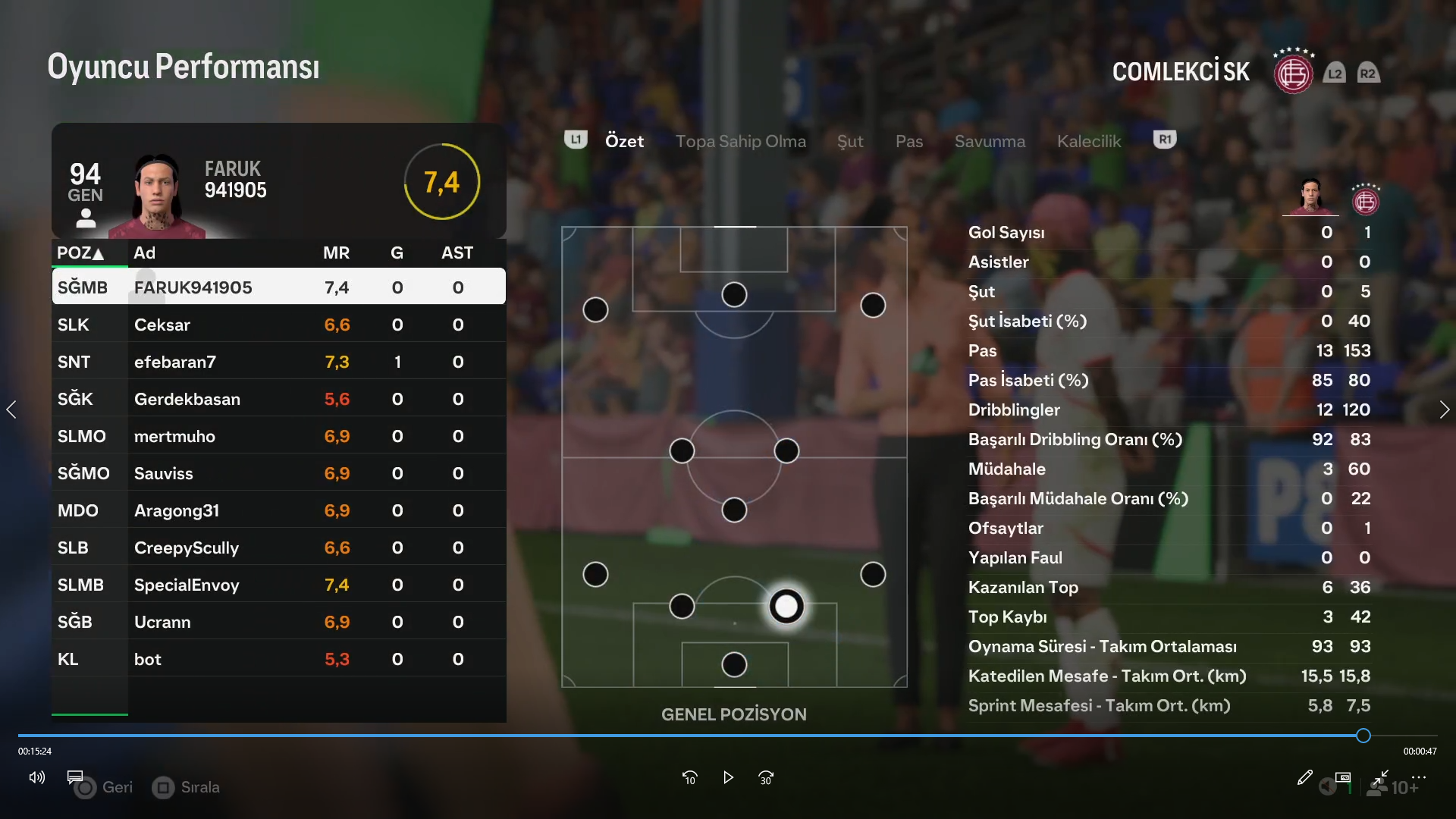Screen dimensions: 1456x819
Task: Open the Şut statistics tab
Action: [x=850, y=141]
